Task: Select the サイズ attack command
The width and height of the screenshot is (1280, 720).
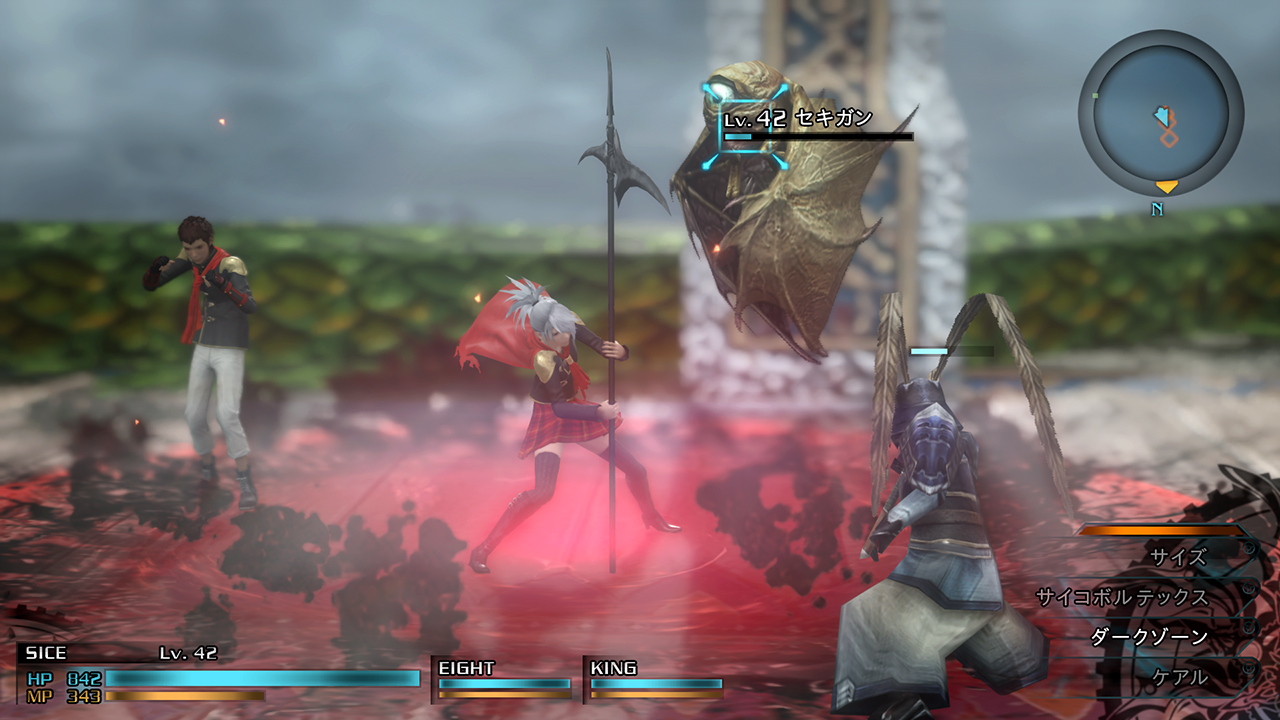Action: pyautogui.click(x=1178, y=557)
